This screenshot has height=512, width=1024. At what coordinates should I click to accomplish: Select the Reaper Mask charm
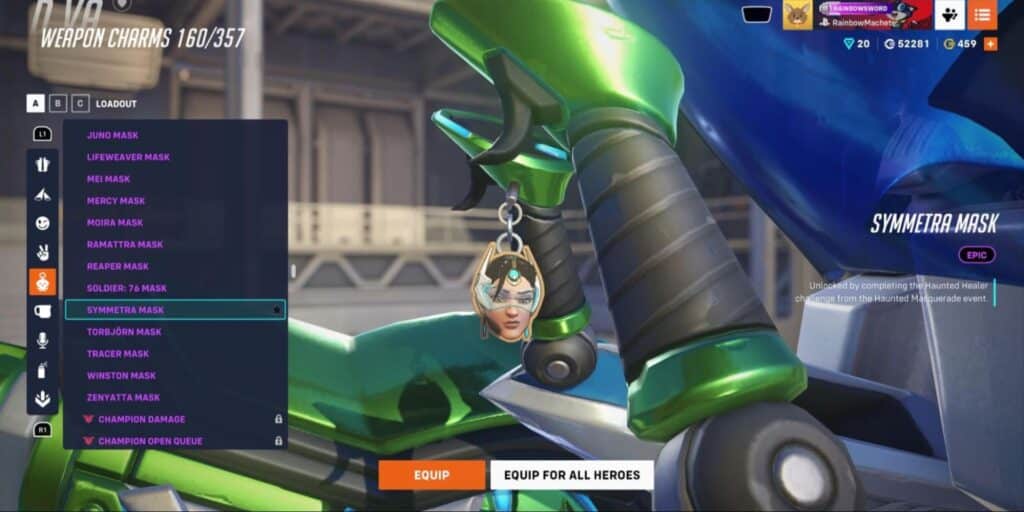coord(118,267)
